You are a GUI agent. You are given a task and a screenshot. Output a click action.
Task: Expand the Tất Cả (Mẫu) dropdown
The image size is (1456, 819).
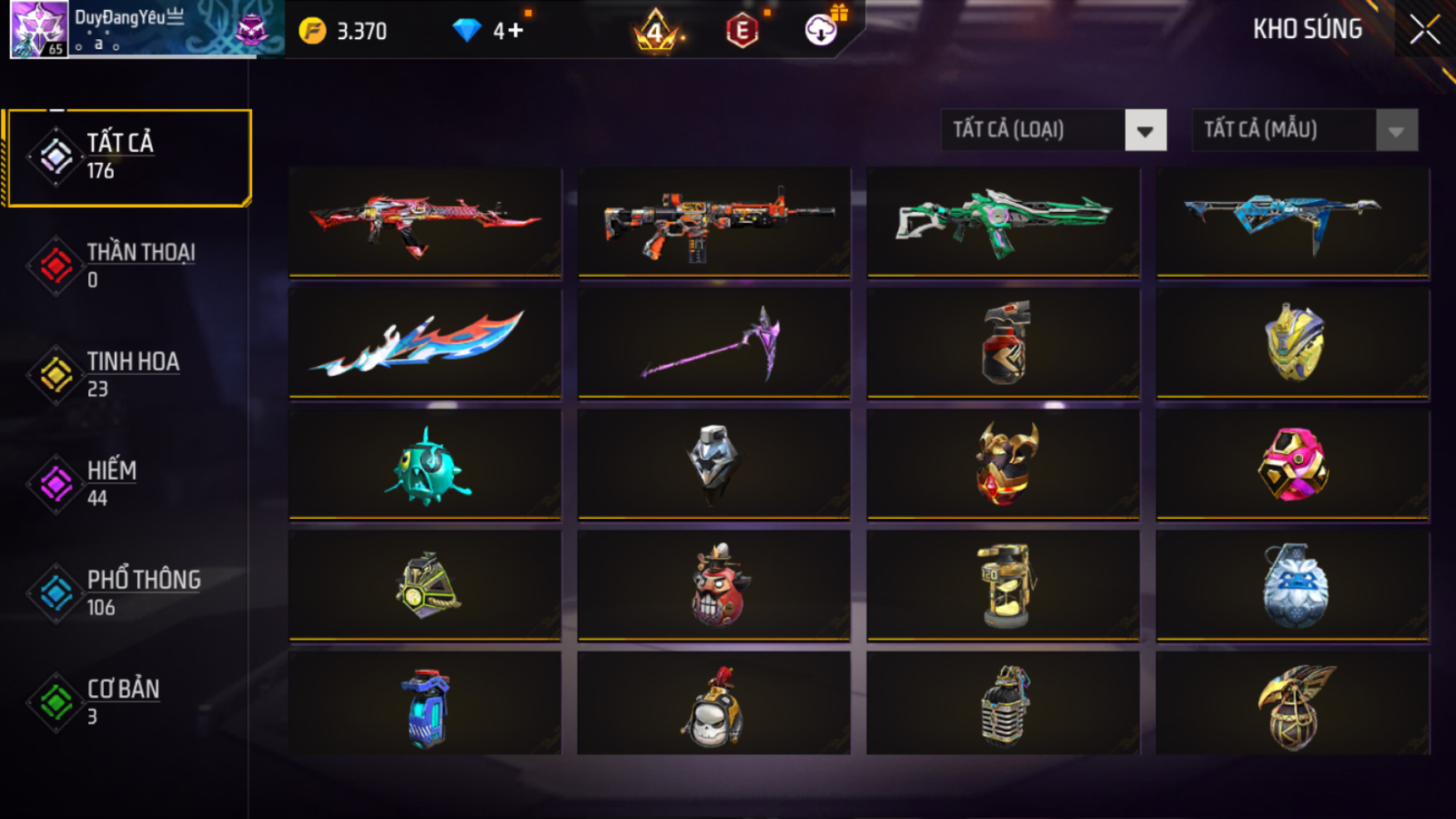(1304, 131)
